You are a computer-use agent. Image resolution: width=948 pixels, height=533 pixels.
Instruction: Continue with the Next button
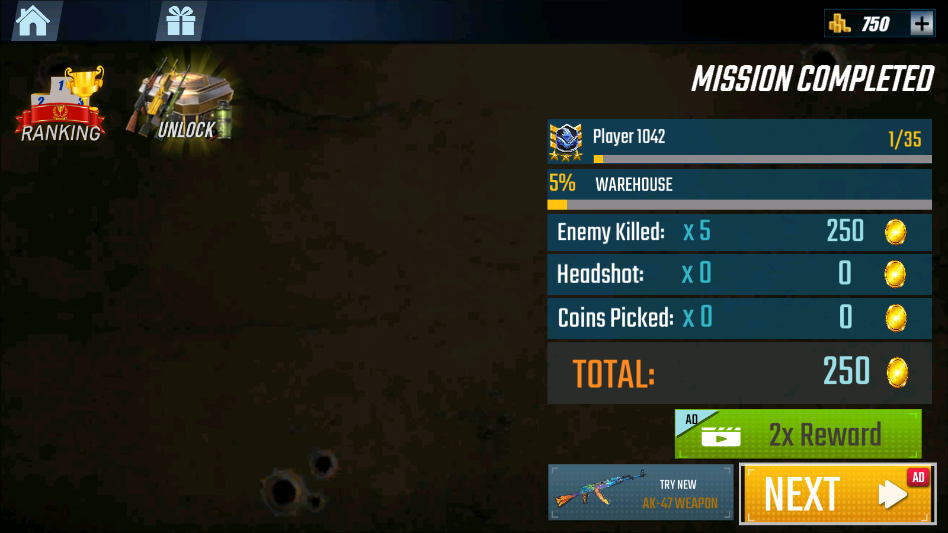coord(837,493)
